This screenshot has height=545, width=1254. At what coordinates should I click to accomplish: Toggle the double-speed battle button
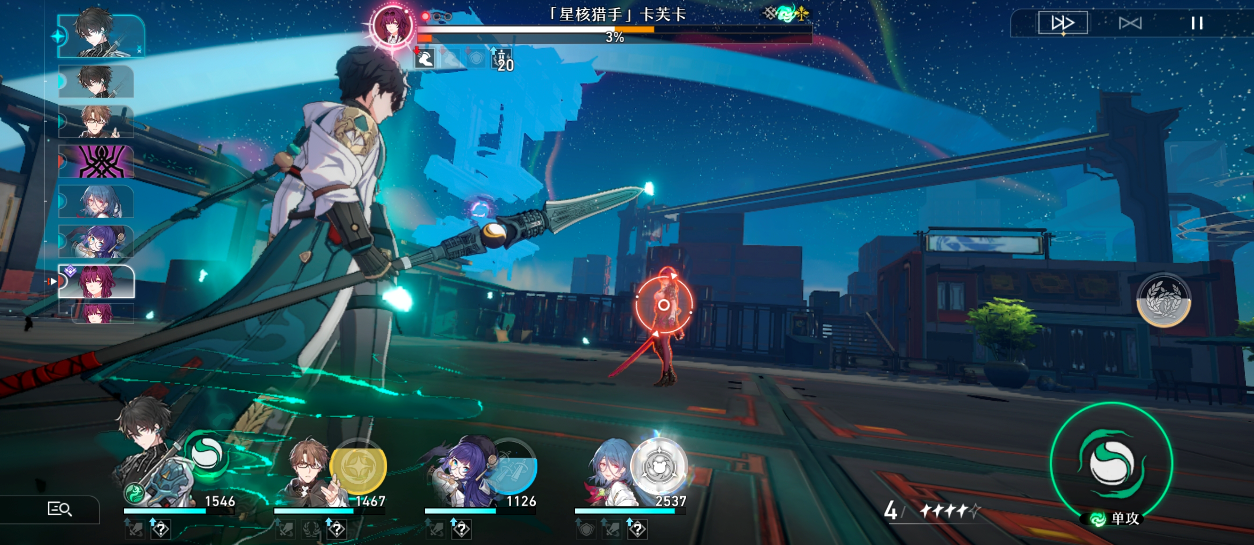point(1062,23)
